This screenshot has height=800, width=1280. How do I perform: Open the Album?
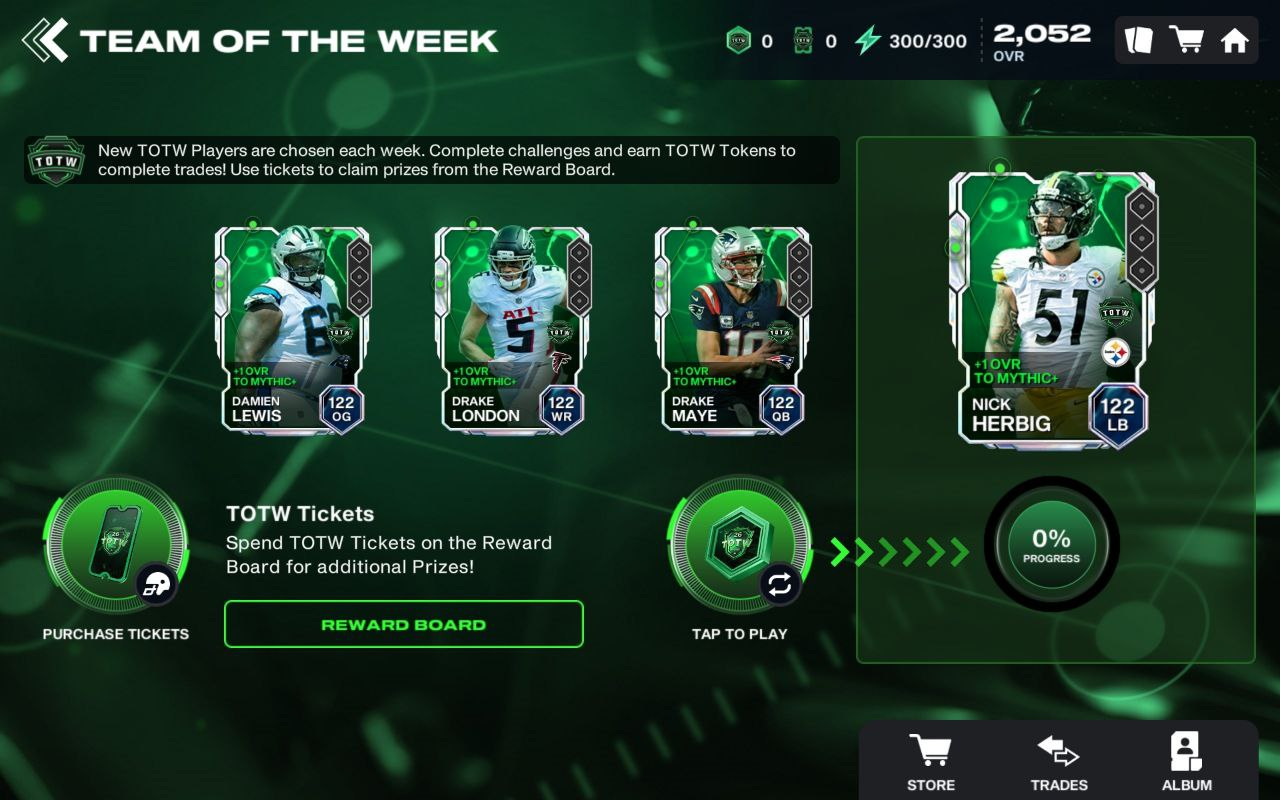pos(1186,762)
